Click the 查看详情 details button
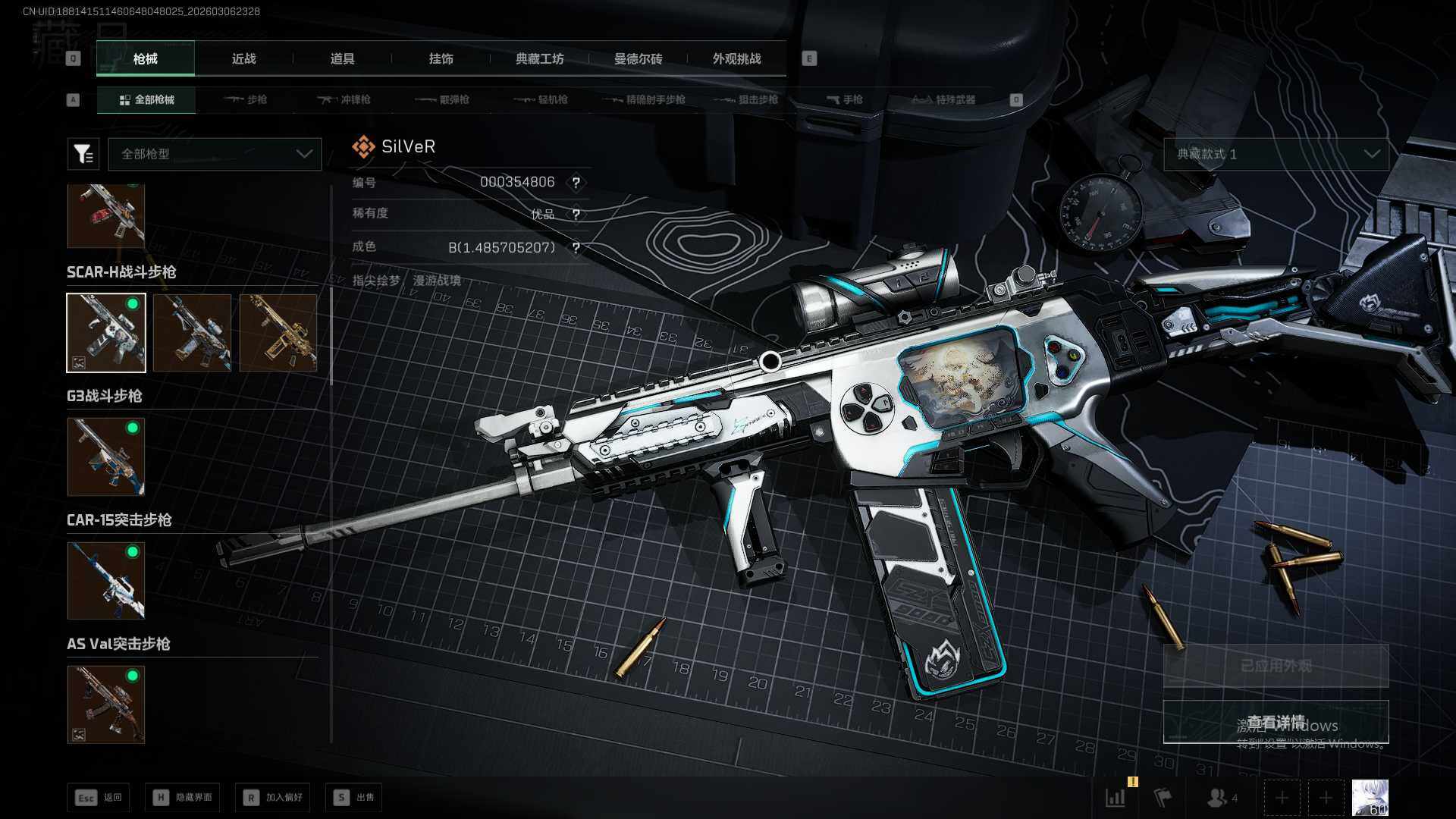Viewport: 1456px width, 819px height. click(x=1276, y=722)
